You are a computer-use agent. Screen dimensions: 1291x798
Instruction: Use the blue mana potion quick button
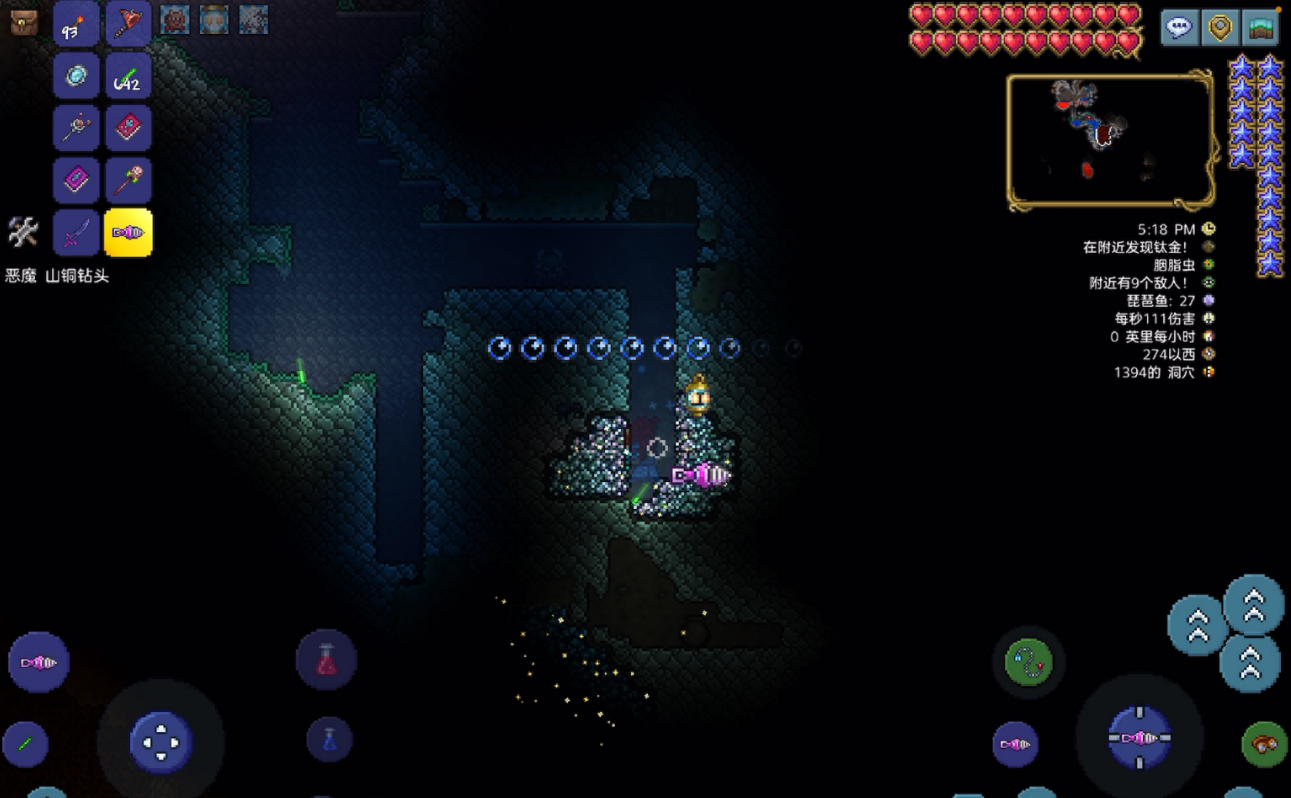[x=328, y=740]
